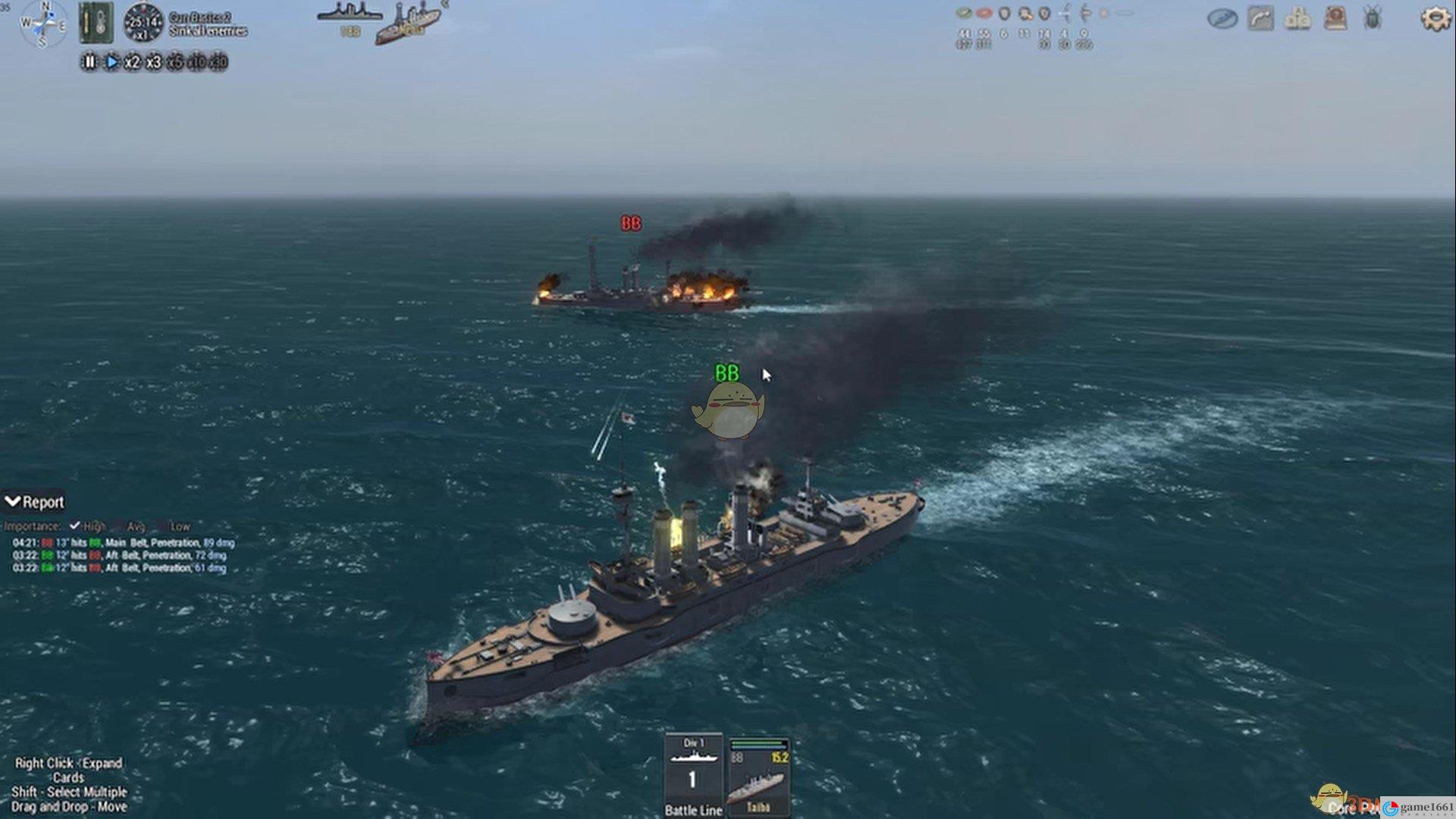This screenshot has height=819, width=1456.
Task: Click the blue oval ship view icon
Action: tap(1222, 18)
